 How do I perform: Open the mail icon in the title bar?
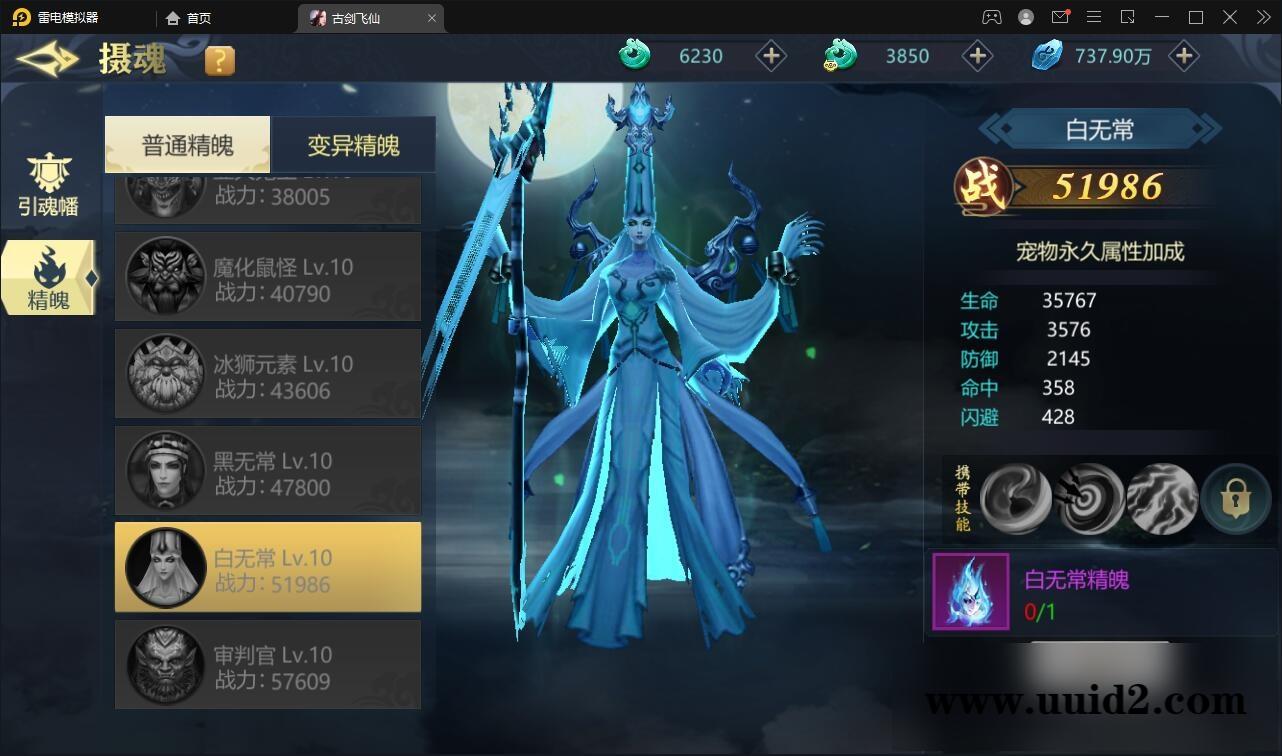[1061, 17]
